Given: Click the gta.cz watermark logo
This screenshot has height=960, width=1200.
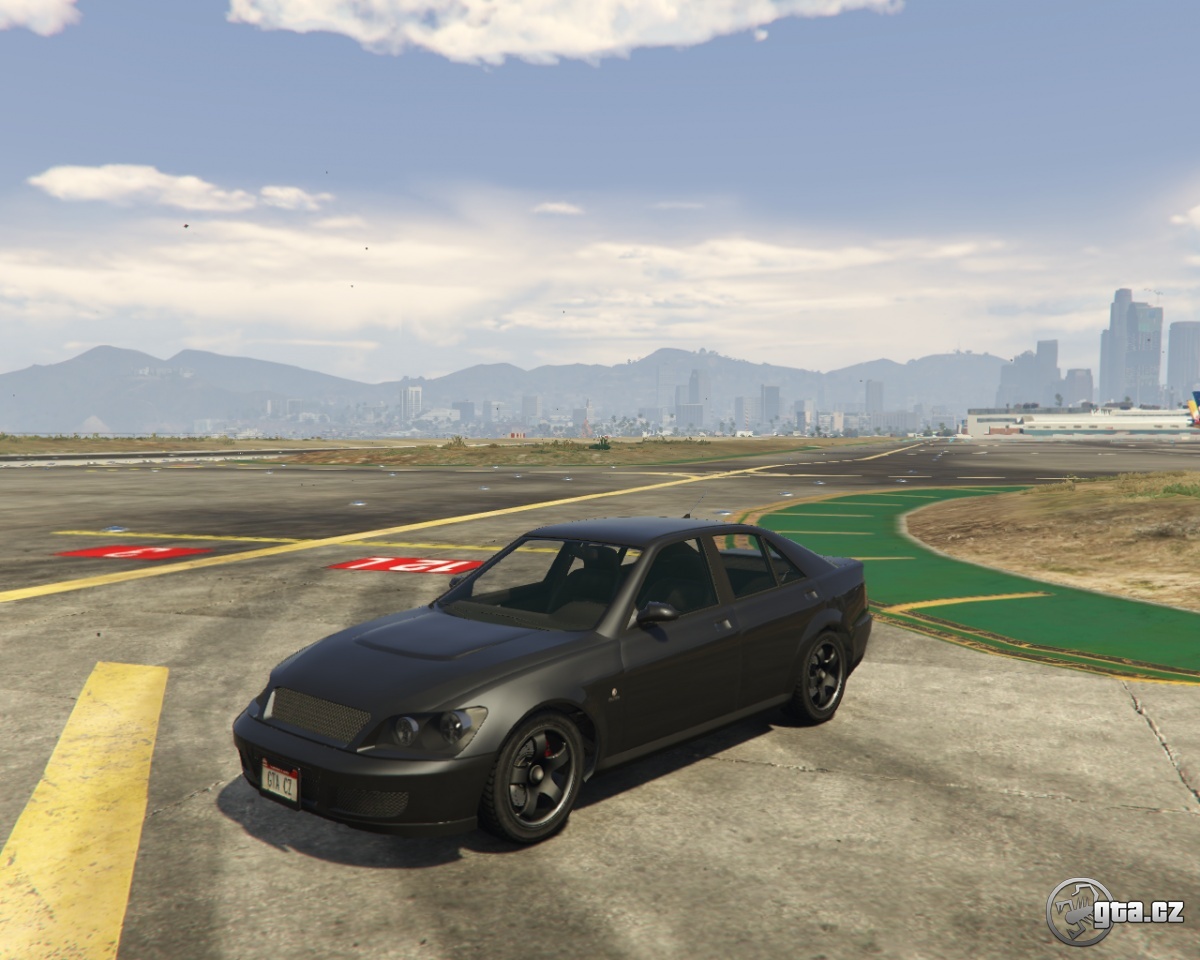Looking at the screenshot, I should tap(1114, 911).
